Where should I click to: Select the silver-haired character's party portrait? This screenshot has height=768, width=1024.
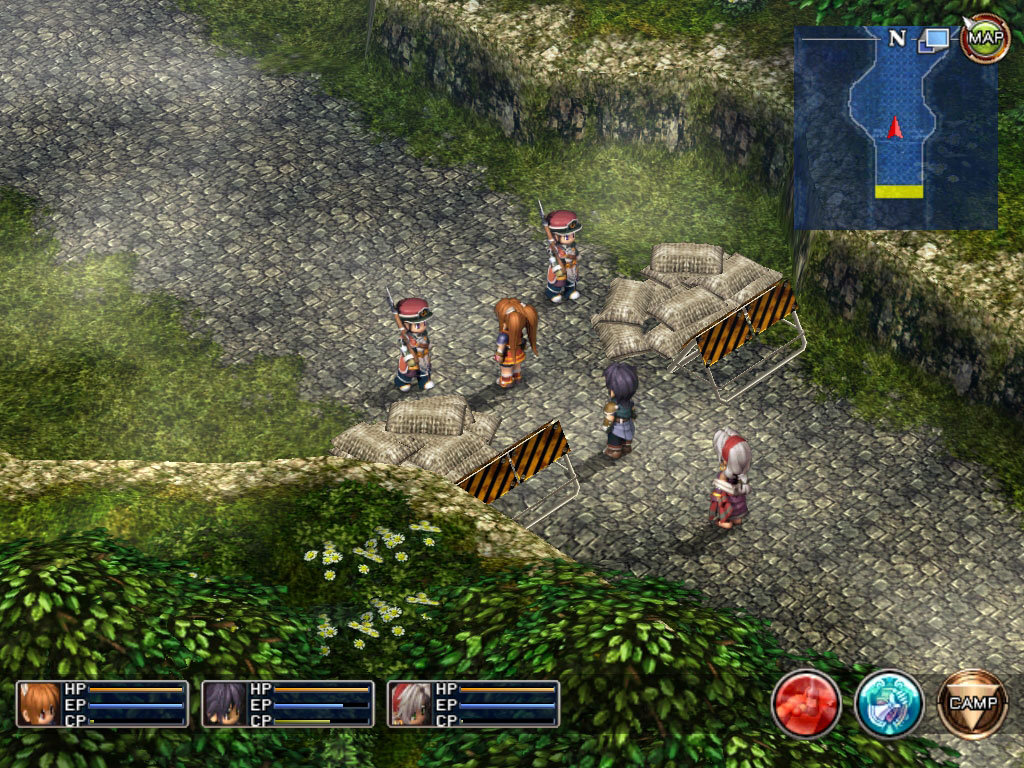tap(411, 704)
